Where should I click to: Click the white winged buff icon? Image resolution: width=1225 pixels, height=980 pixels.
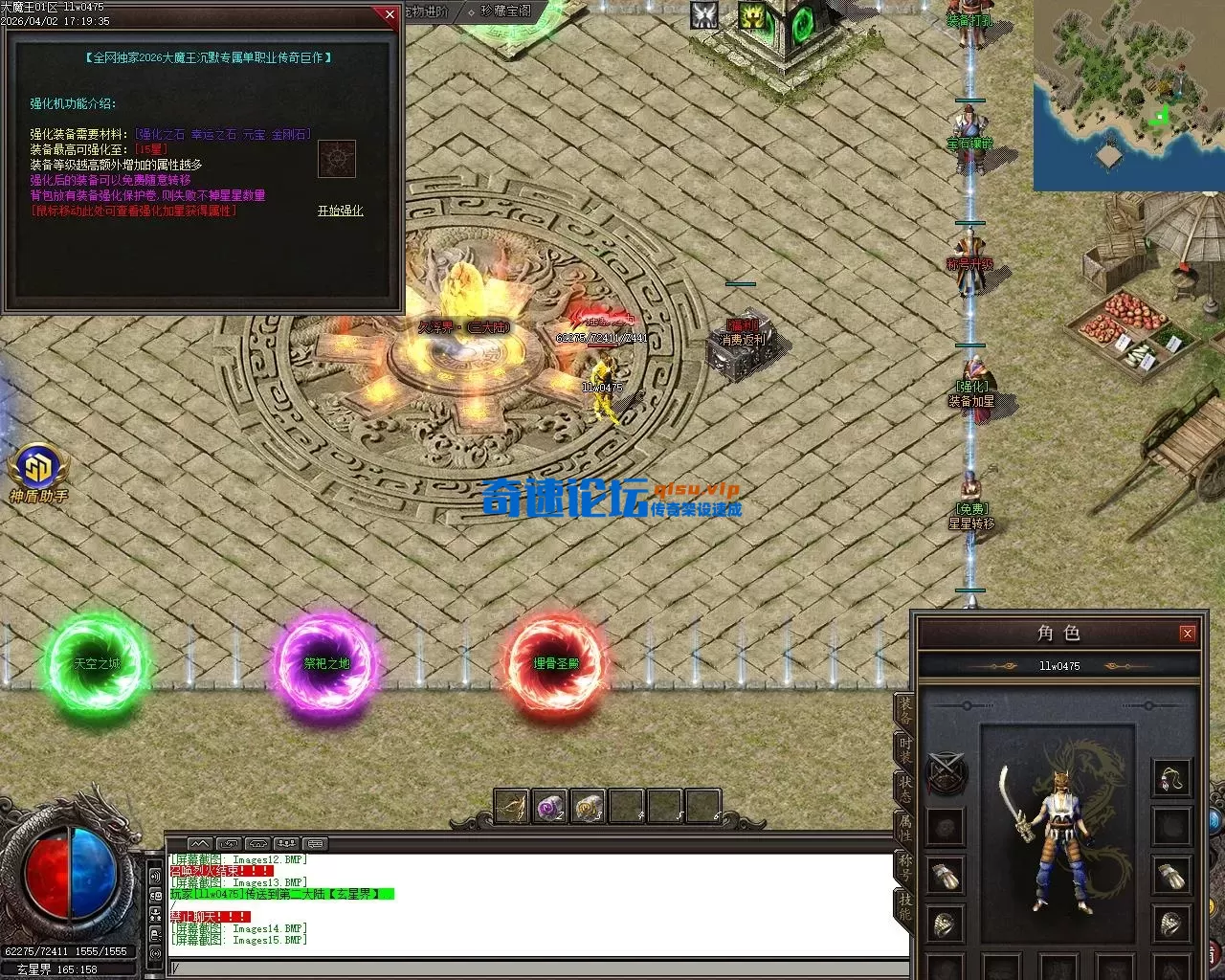(704, 14)
